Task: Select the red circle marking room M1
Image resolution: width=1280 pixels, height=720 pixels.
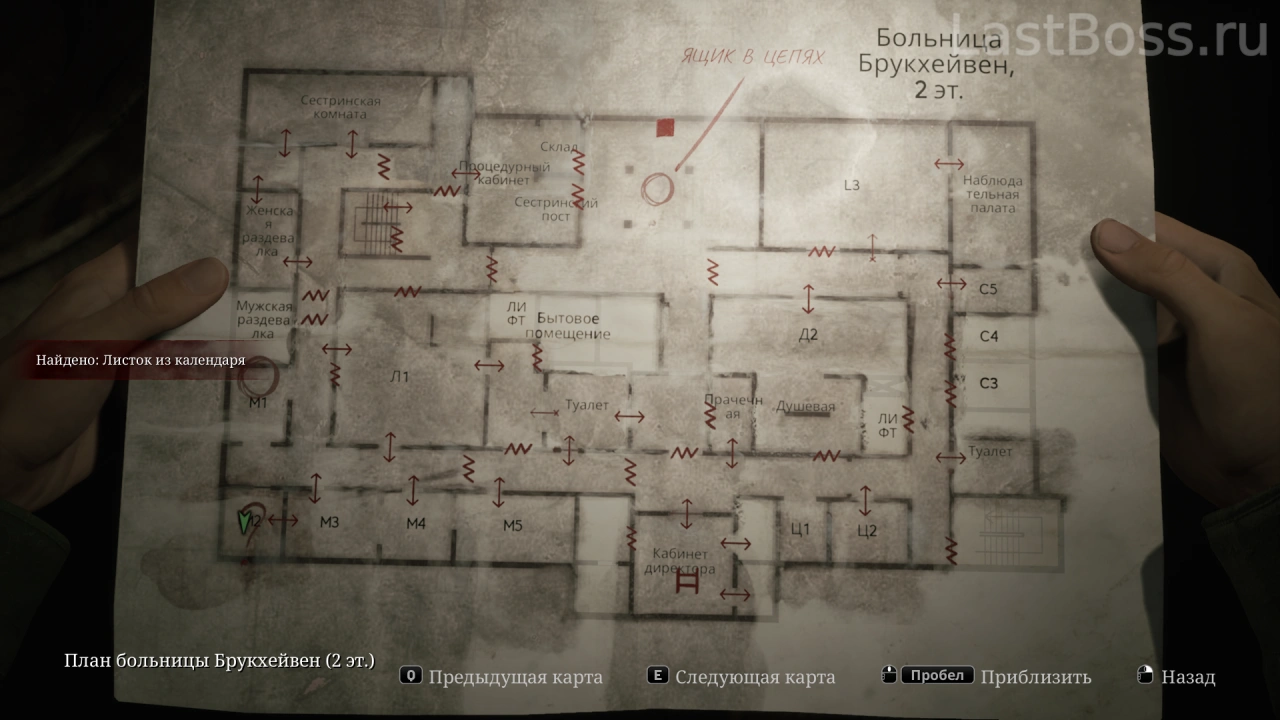Action: pyautogui.click(x=263, y=380)
